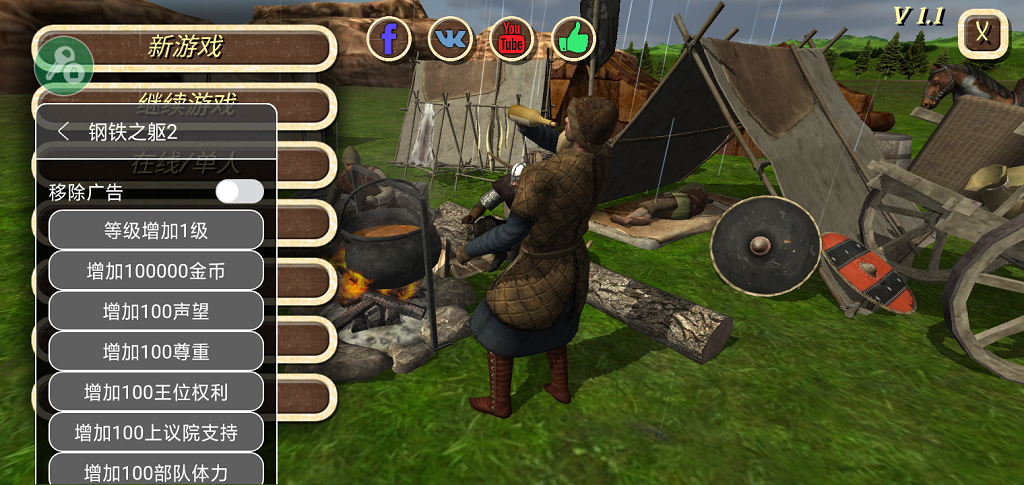Viewport: 1024px width, 485px height.
Task: Go back using the arrow beside 钢铁之躯2
Action: coord(64,131)
